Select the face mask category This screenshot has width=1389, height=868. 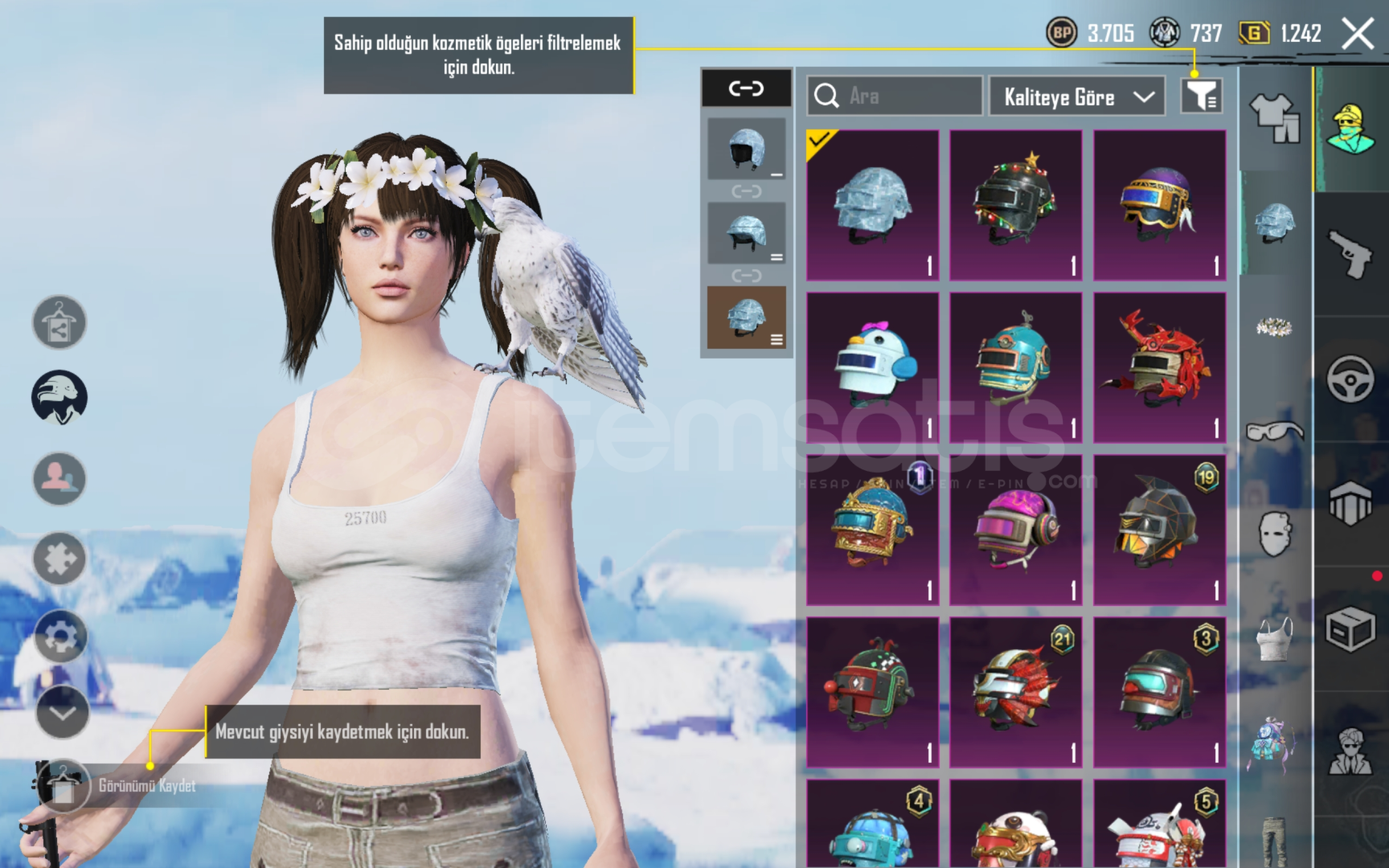1274,534
